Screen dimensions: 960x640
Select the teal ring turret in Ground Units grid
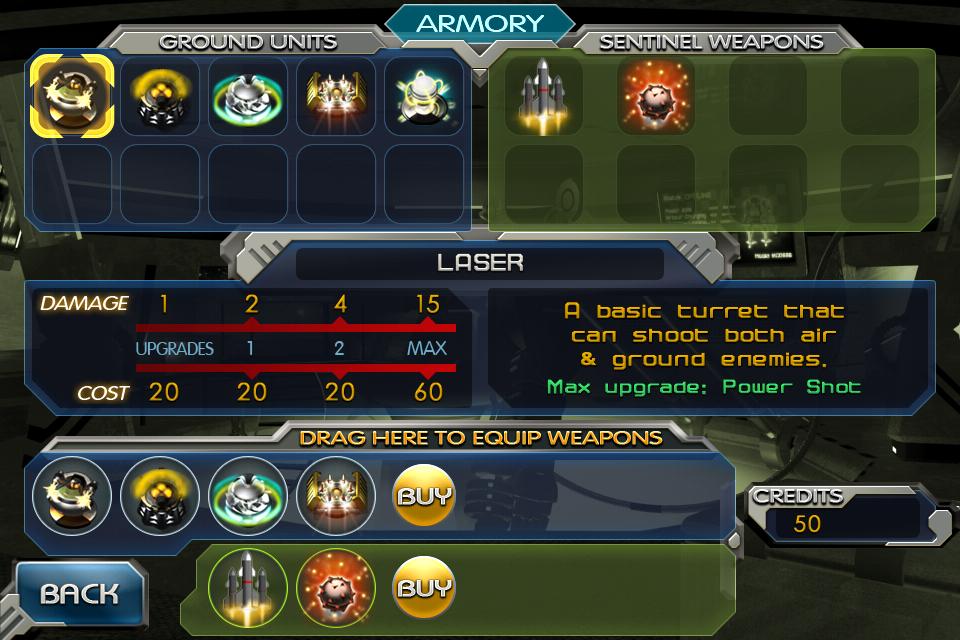coord(247,95)
